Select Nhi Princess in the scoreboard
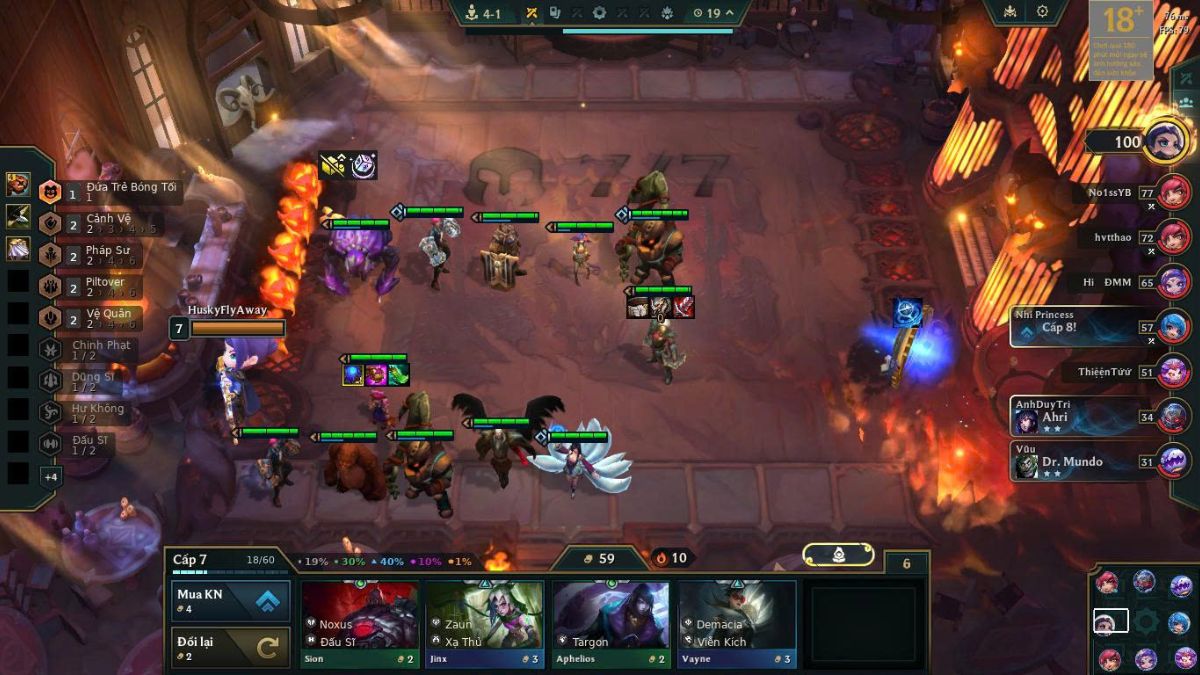1200x675 pixels. 1085,327
